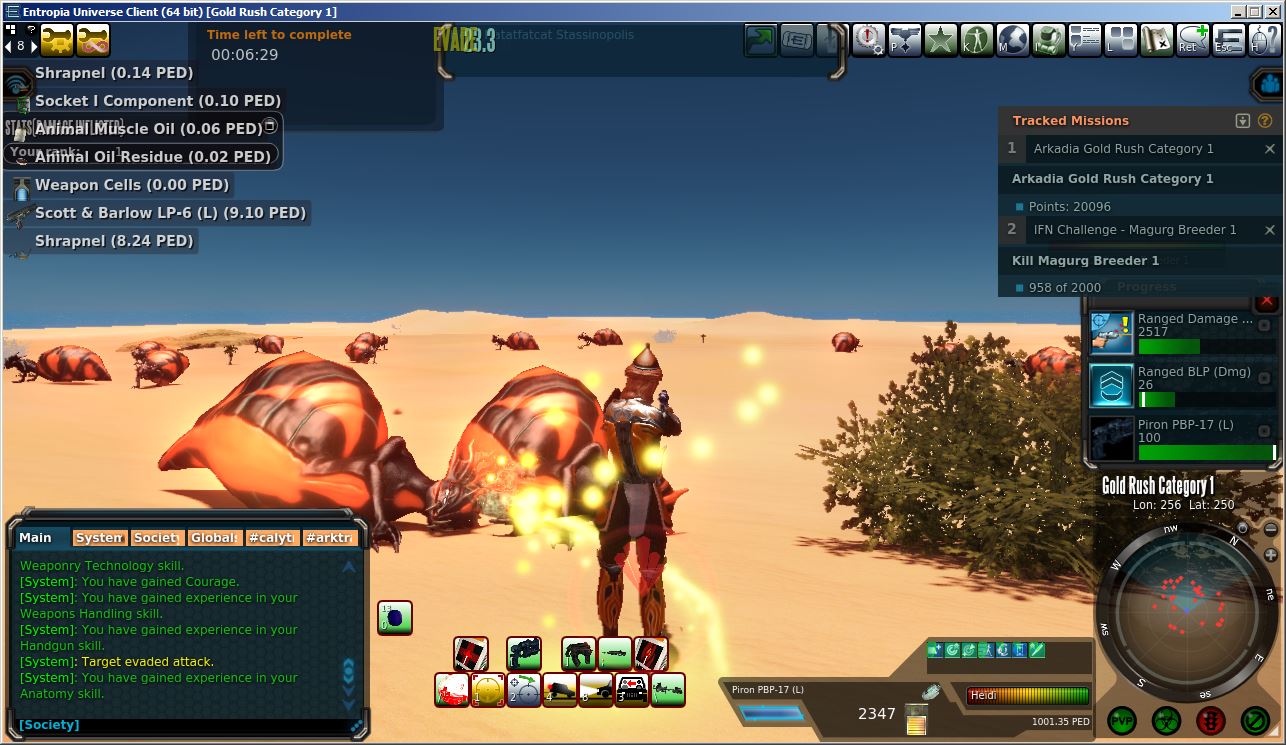This screenshot has width=1286, height=745.
Task: Click the circular radar minimap
Action: (x=1187, y=609)
